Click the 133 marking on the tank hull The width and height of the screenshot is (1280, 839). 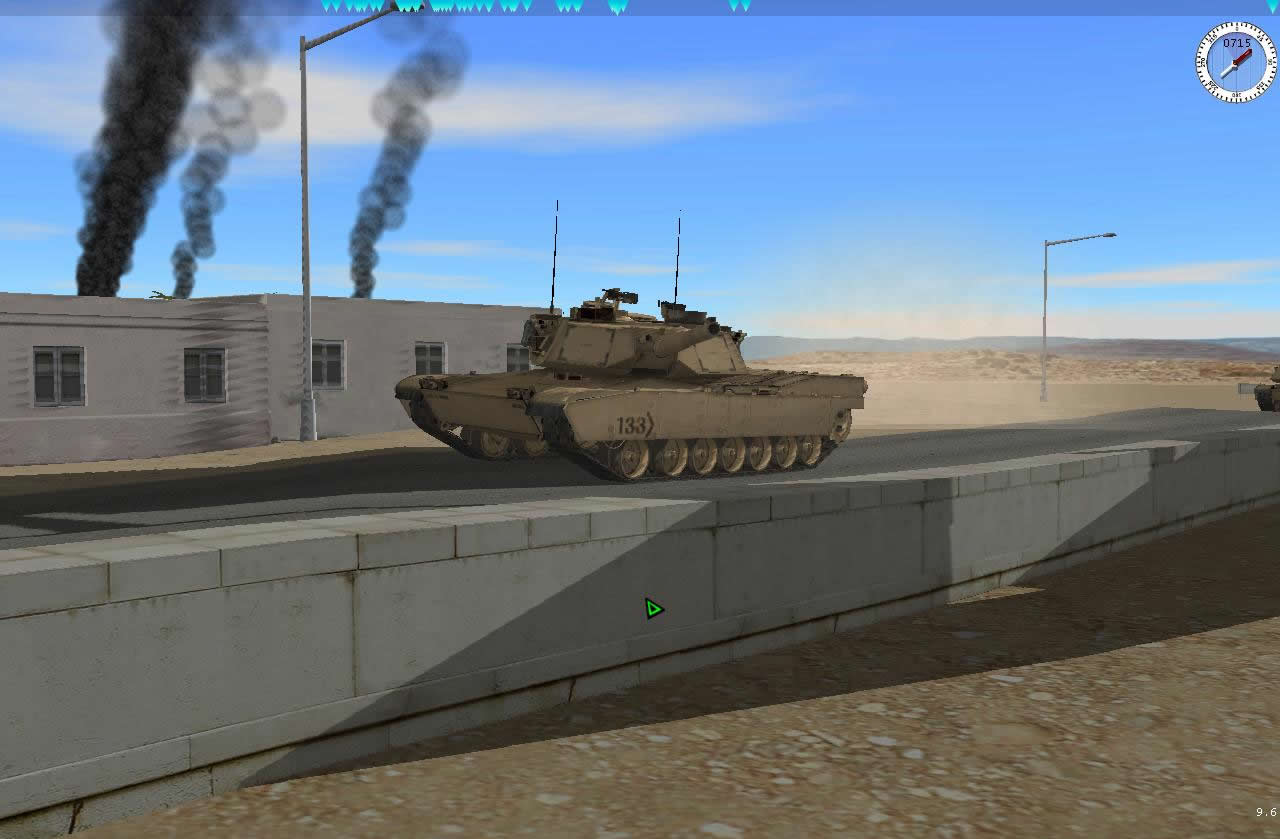633,424
